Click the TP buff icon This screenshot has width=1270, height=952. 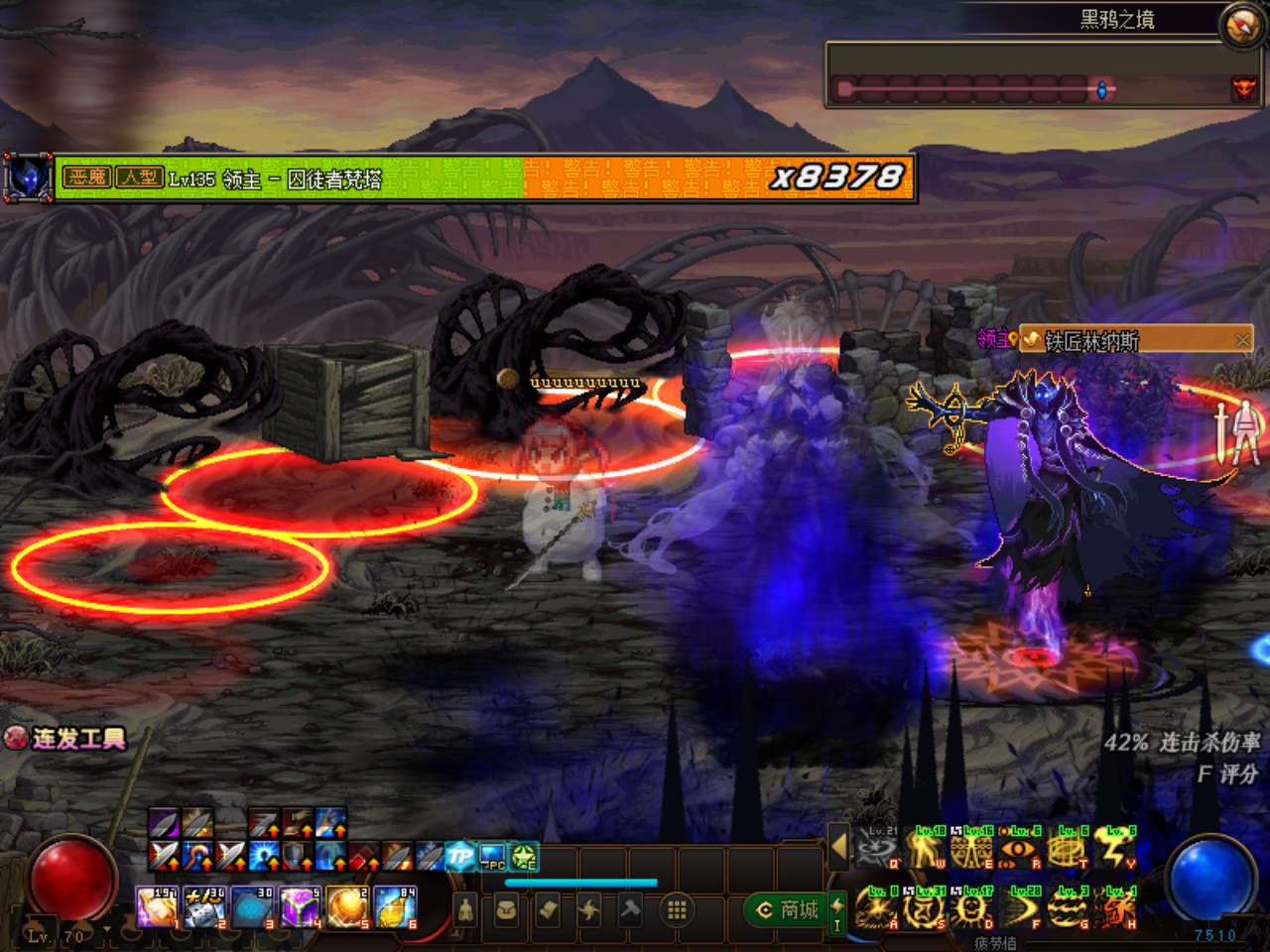click(460, 856)
